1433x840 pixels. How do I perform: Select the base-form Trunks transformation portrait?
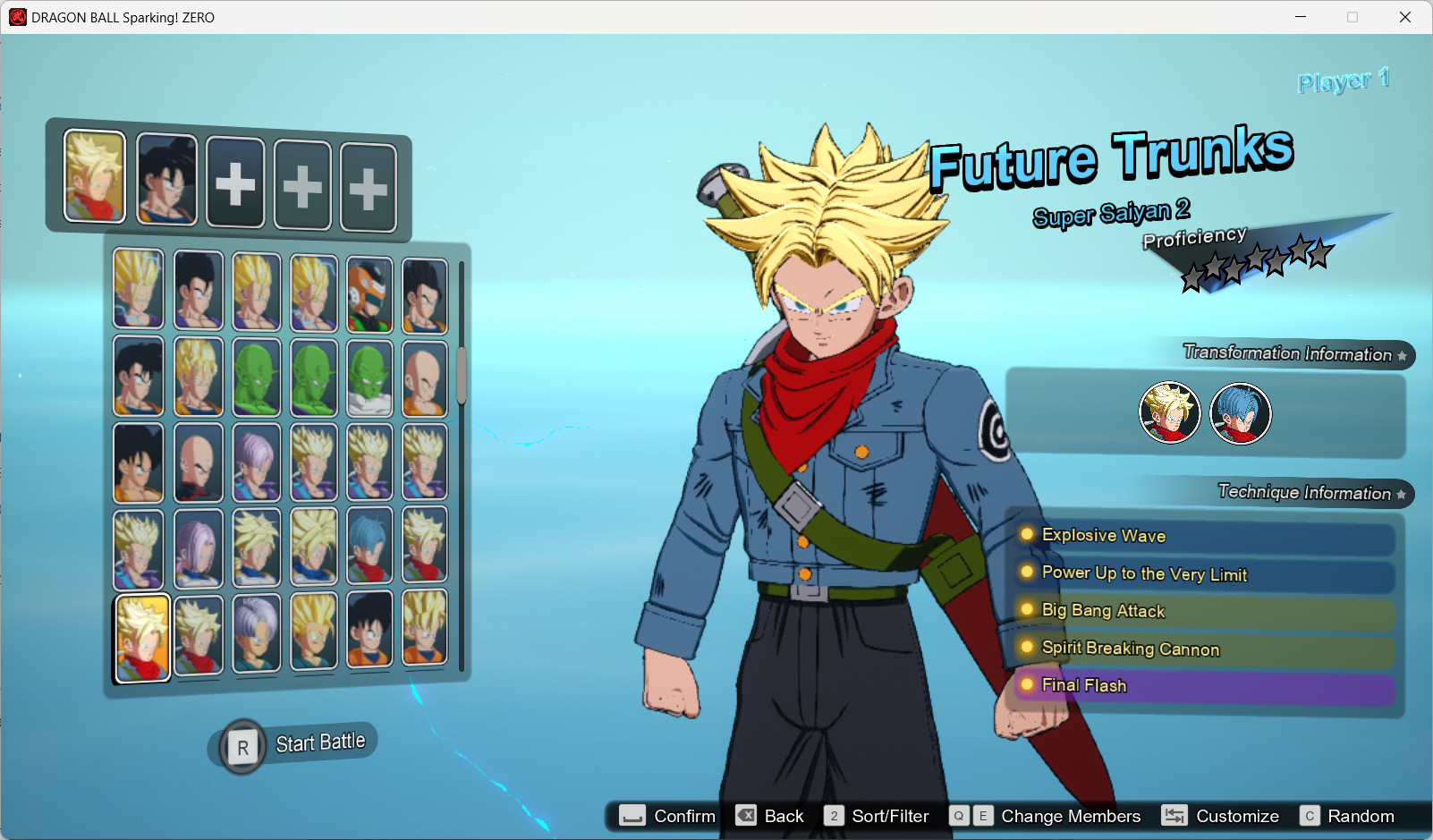[x=1239, y=412]
